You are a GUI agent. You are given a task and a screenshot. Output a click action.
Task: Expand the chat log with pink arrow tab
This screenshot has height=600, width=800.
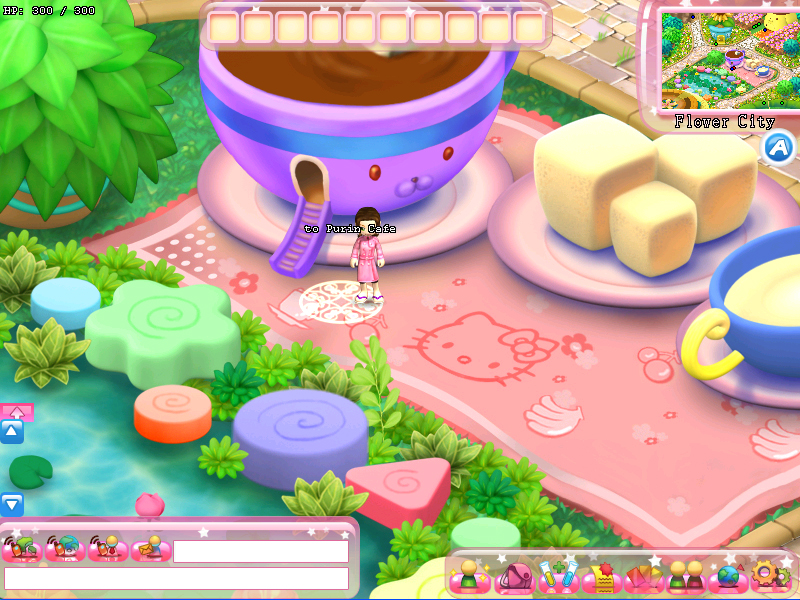[x=16, y=411]
